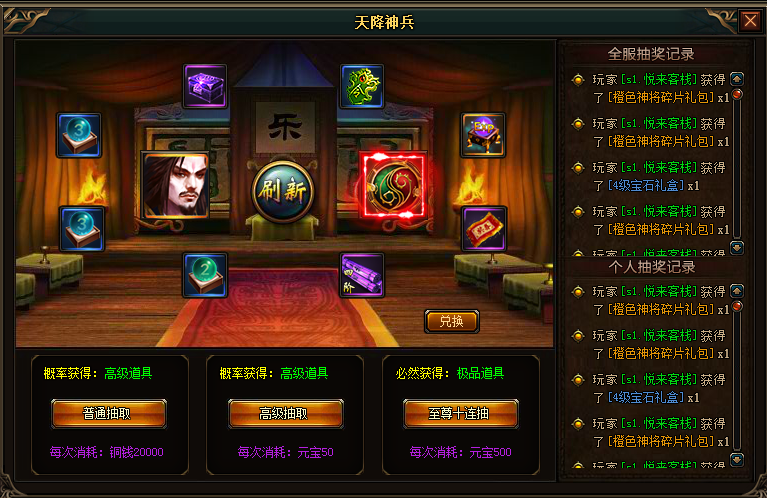Viewport: 767px width, 498px height.
Task: Select the purple Exp treasure chest prize
Action: 483,135
